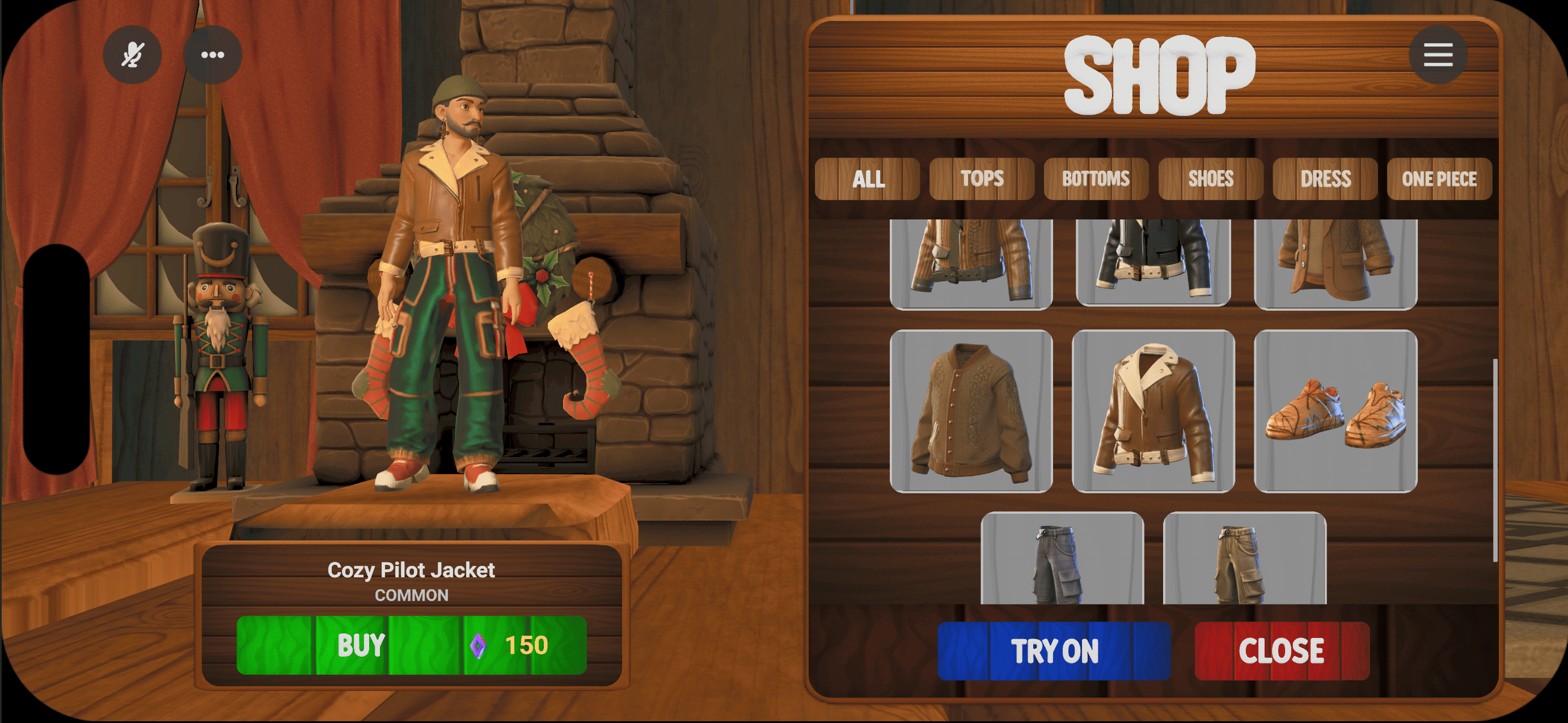Open the three-dots options menu
Viewport: 1568px width, 723px height.
[x=213, y=55]
